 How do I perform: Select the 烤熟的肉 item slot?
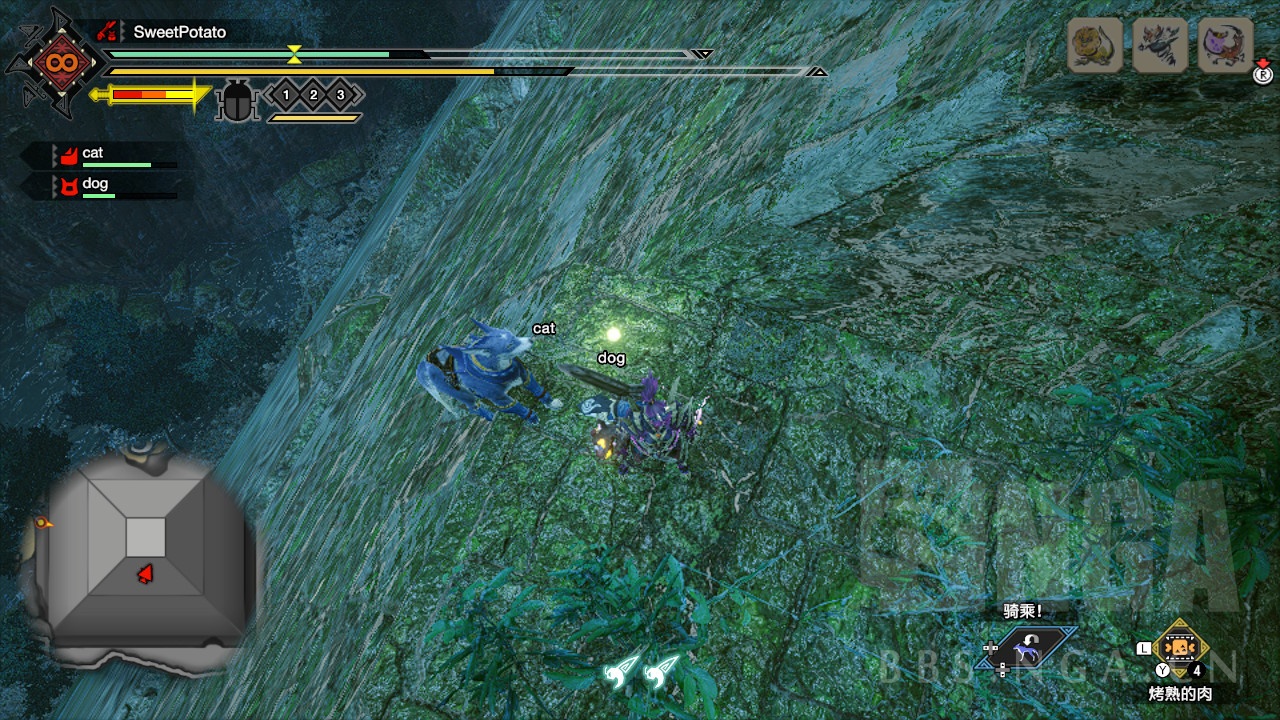(1180, 648)
